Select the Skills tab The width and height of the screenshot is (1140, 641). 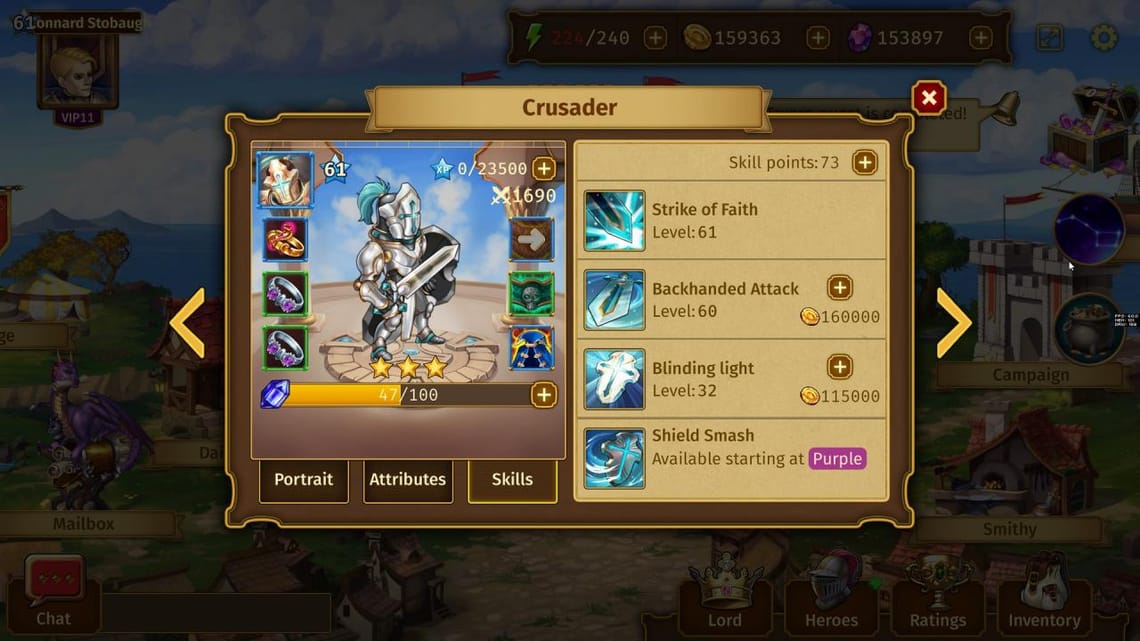coord(512,479)
